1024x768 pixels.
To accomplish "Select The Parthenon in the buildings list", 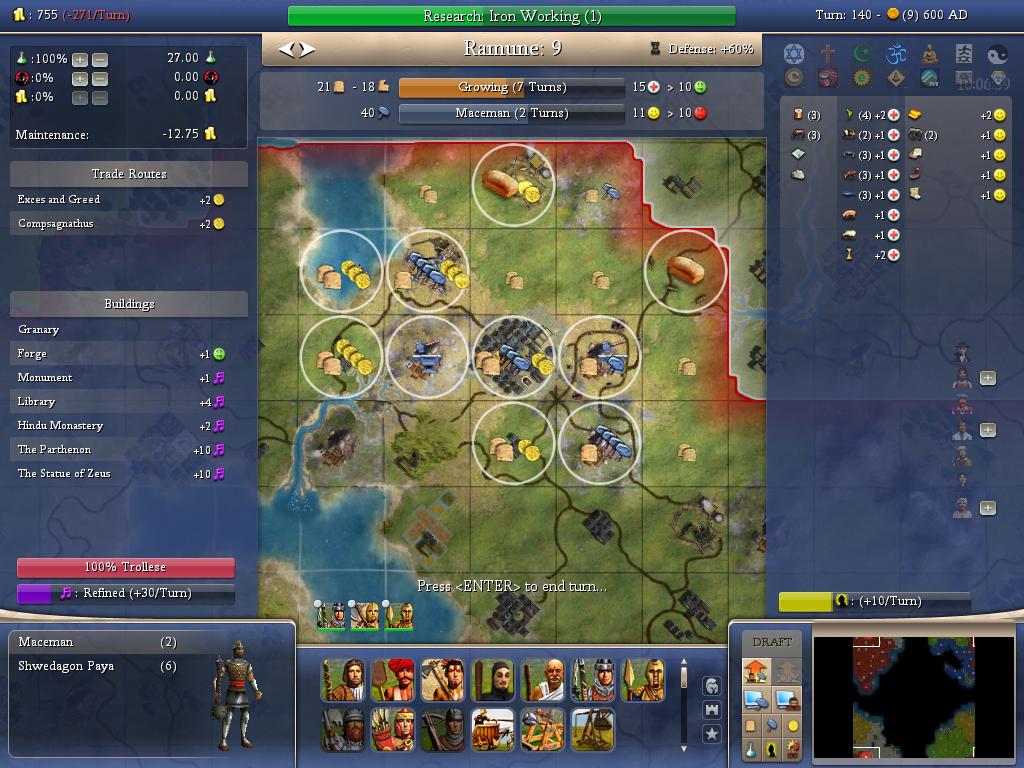I will point(54,450).
